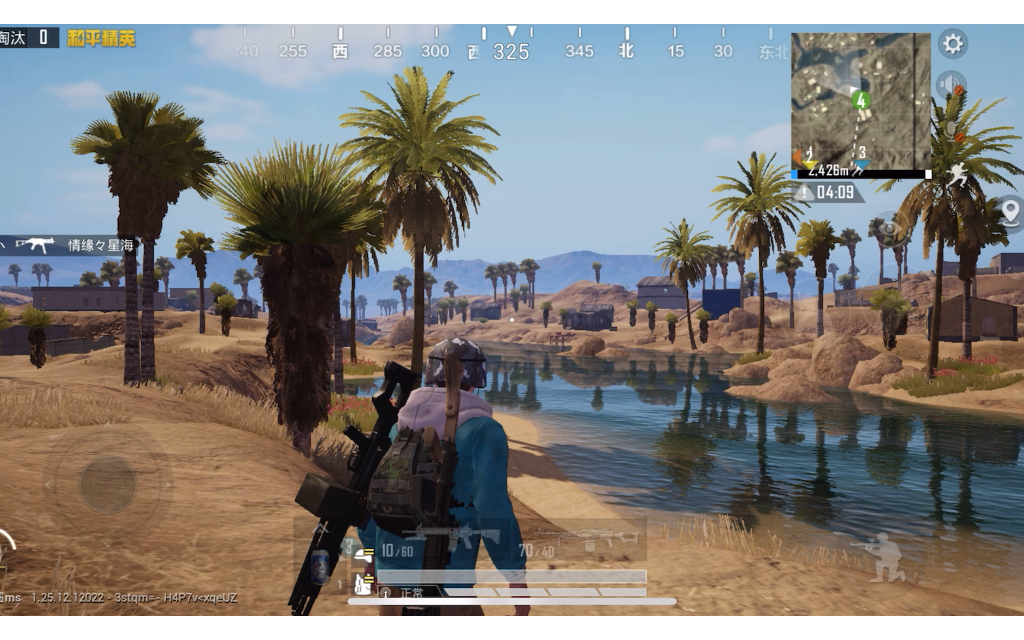This screenshot has height=640, width=1024.
Task: Use the energy drink can item
Action: [321, 567]
